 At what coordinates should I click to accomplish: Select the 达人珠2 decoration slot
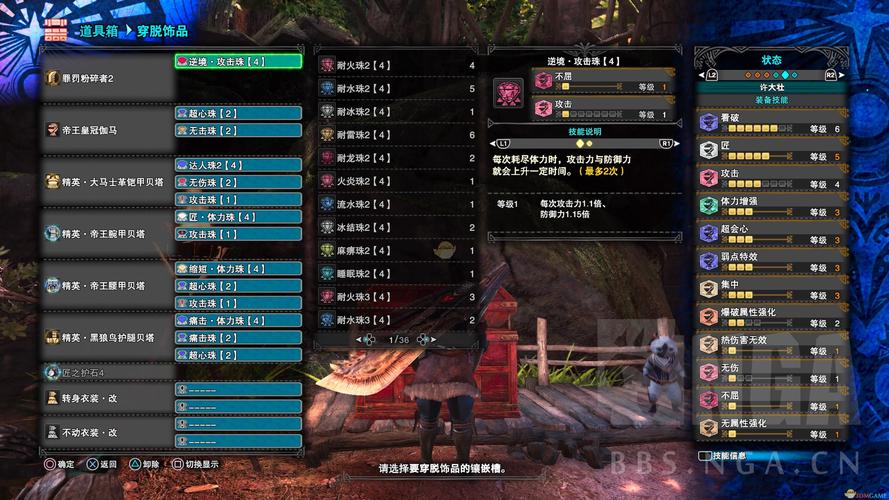click(238, 165)
